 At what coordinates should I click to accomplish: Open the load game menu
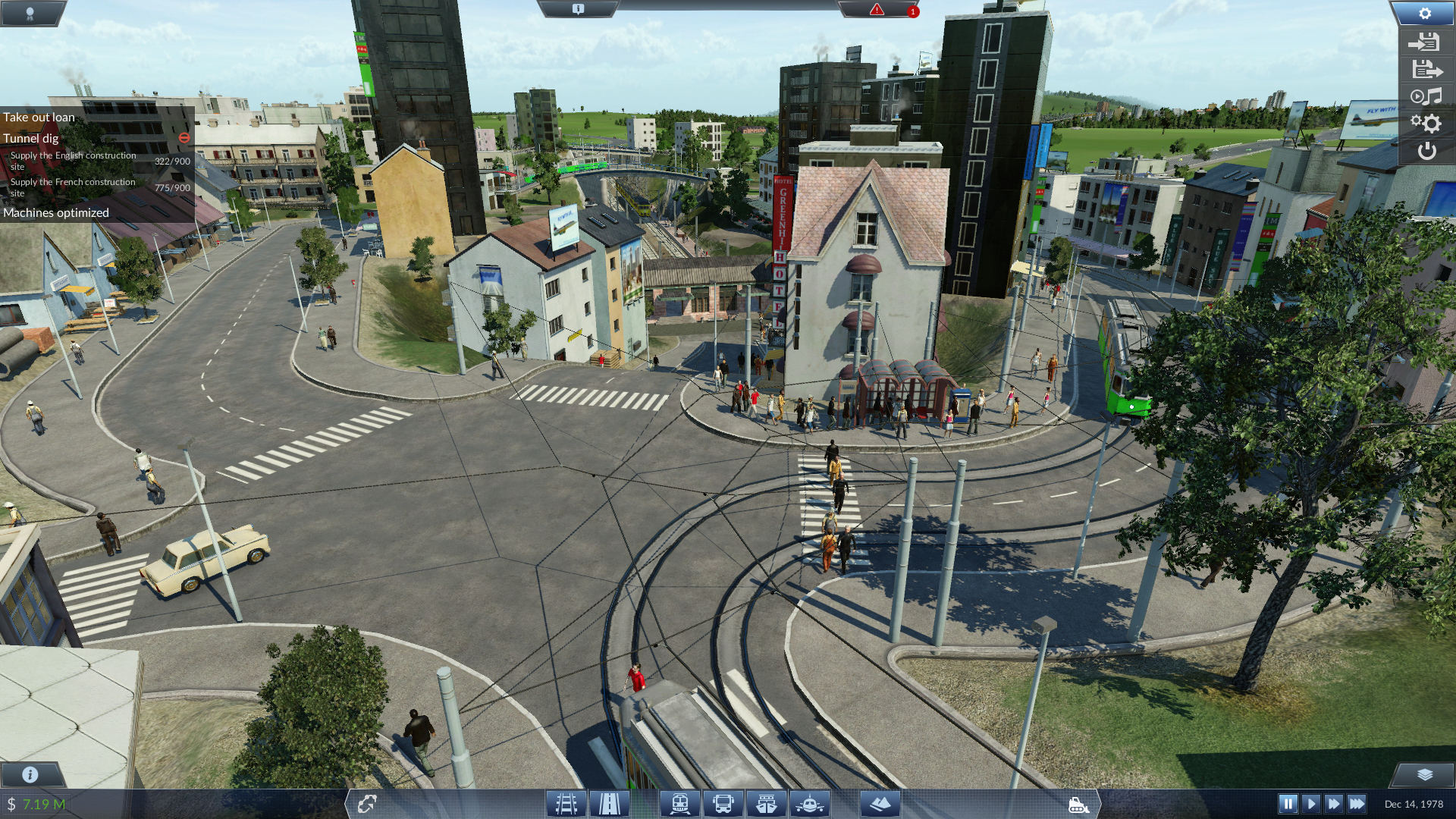(1425, 42)
